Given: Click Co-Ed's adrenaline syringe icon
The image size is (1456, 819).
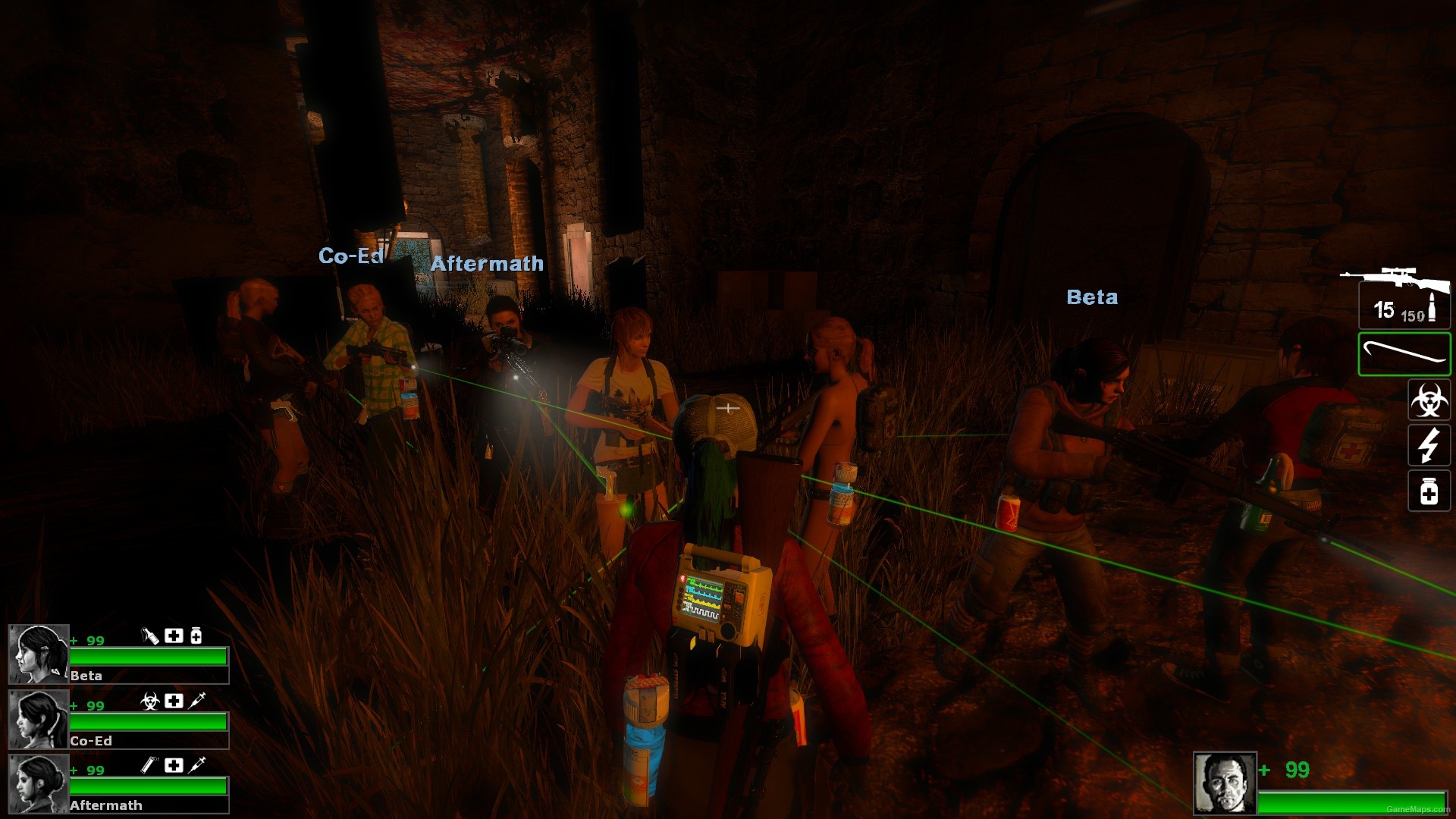Looking at the screenshot, I should [196, 701].
